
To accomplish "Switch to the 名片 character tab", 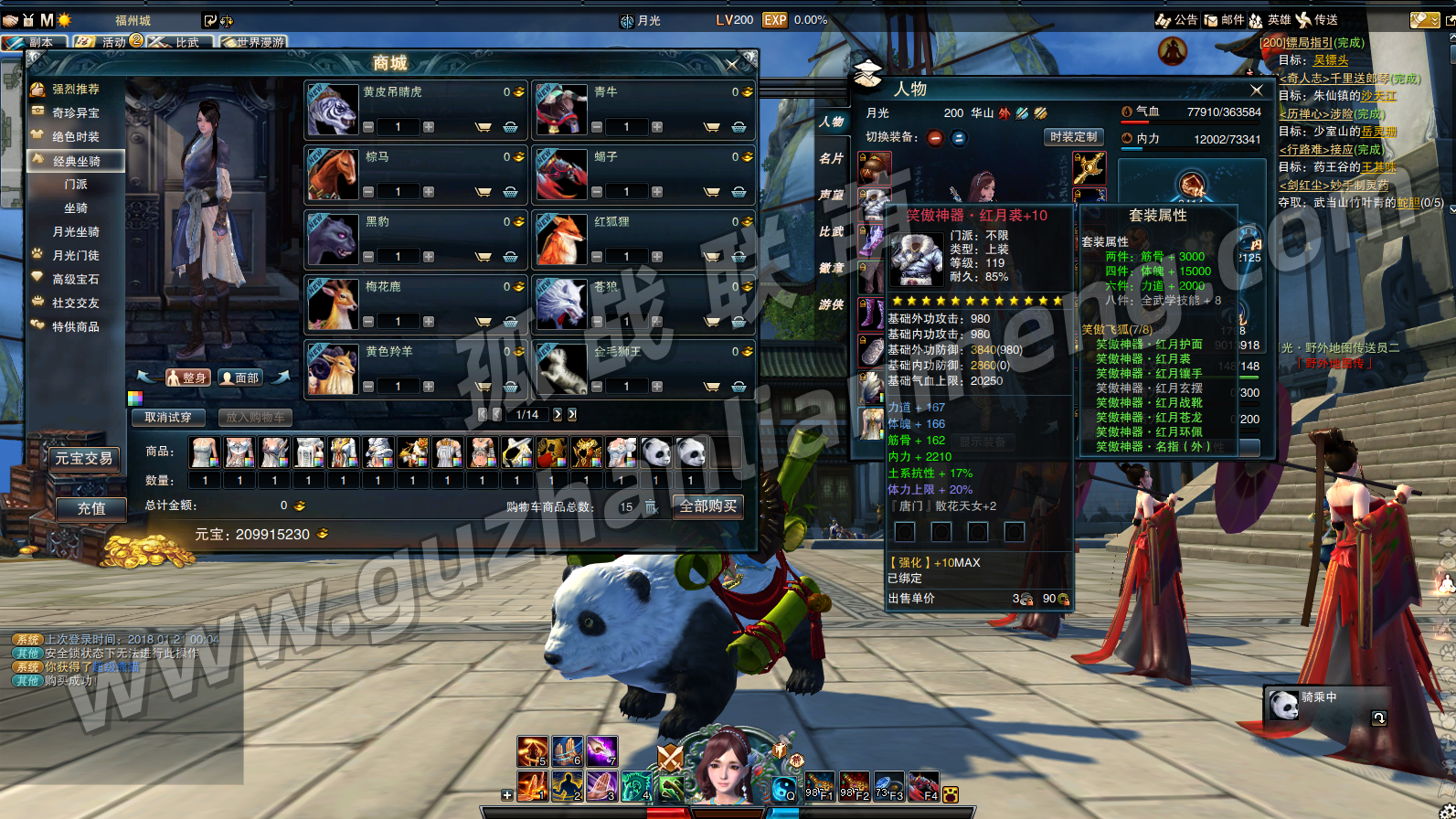I will (831, 159).
